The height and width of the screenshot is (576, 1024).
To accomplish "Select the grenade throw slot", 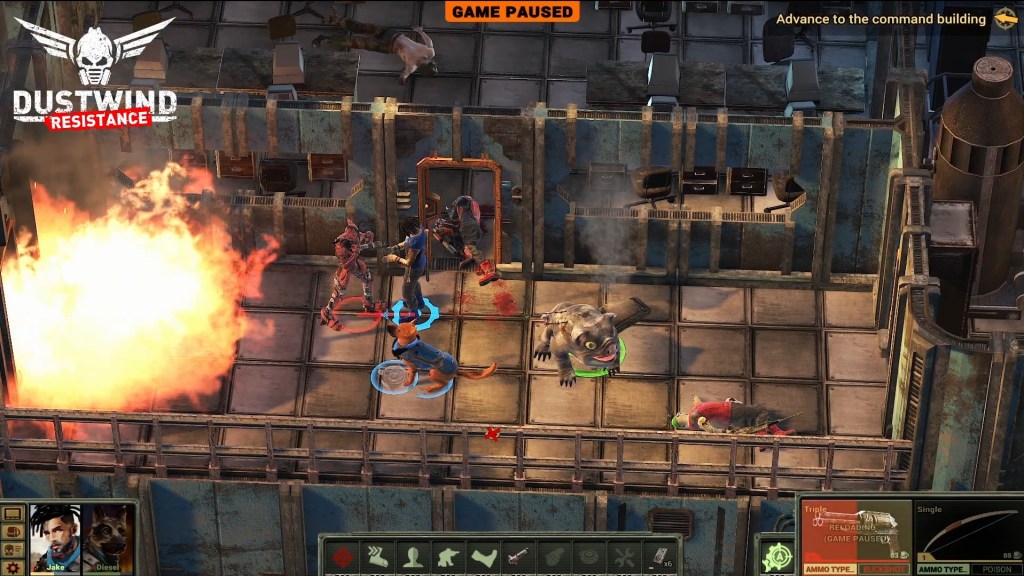I will click(x=553, y=558).
